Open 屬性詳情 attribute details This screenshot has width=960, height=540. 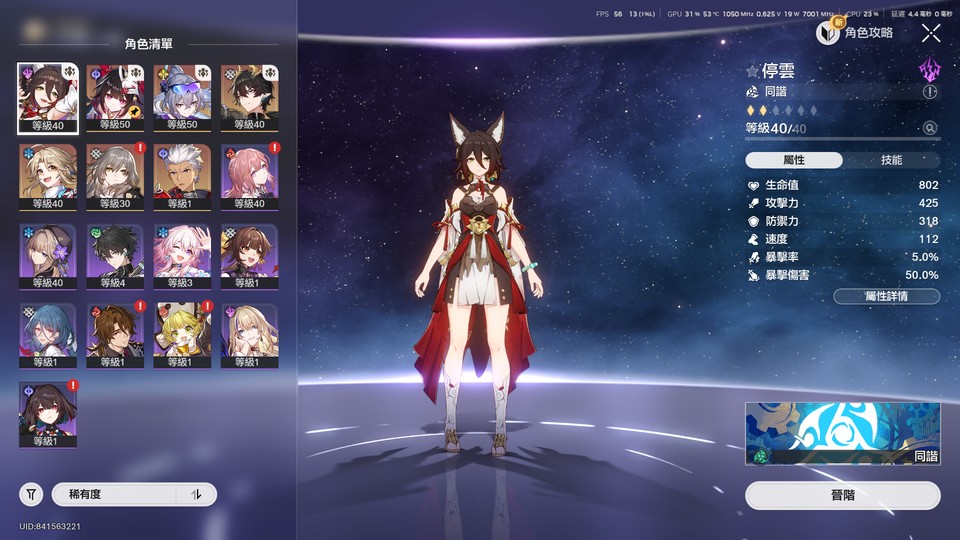[x=886, y=296]
